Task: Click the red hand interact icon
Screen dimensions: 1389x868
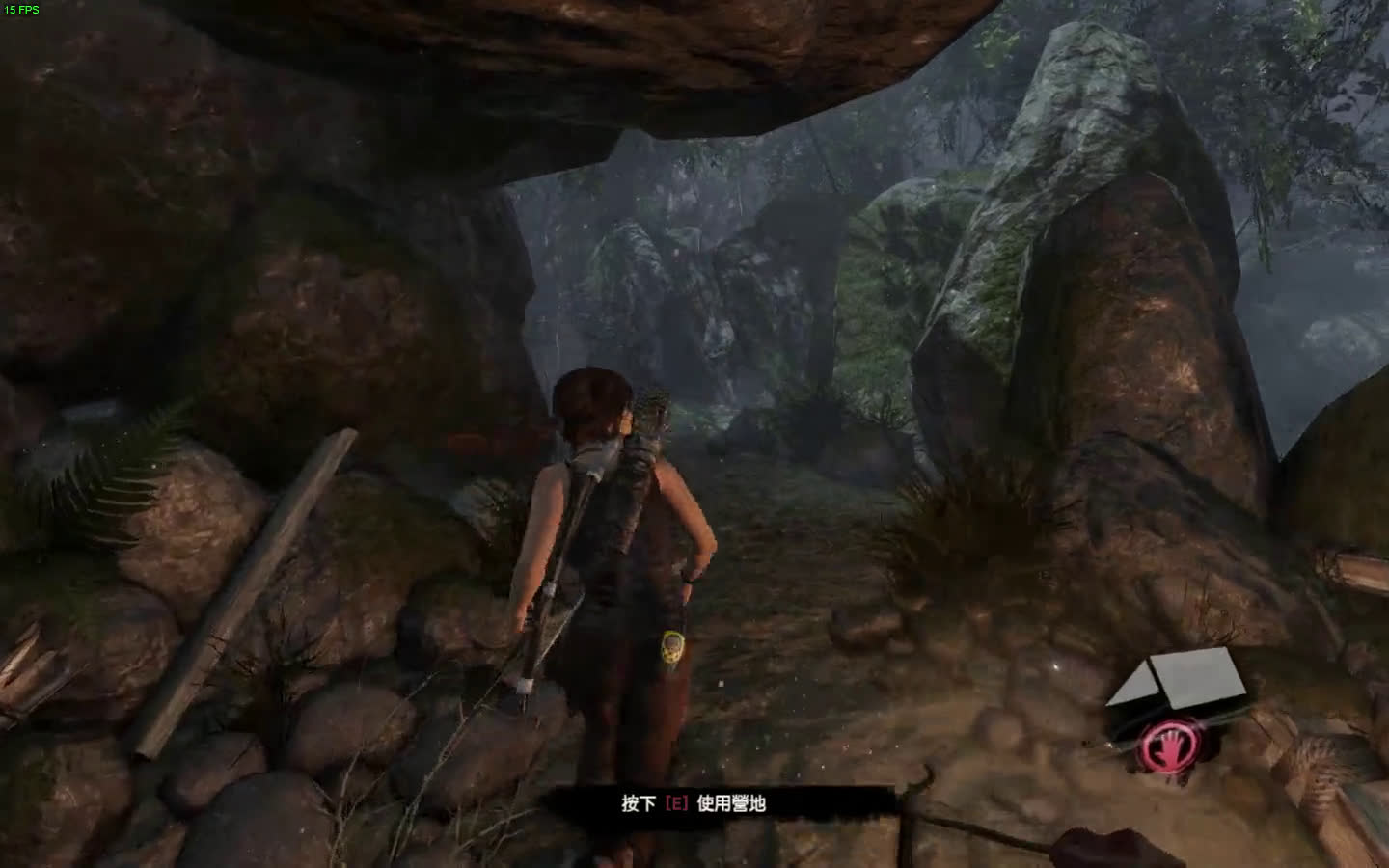Action: click(1164, 746)
